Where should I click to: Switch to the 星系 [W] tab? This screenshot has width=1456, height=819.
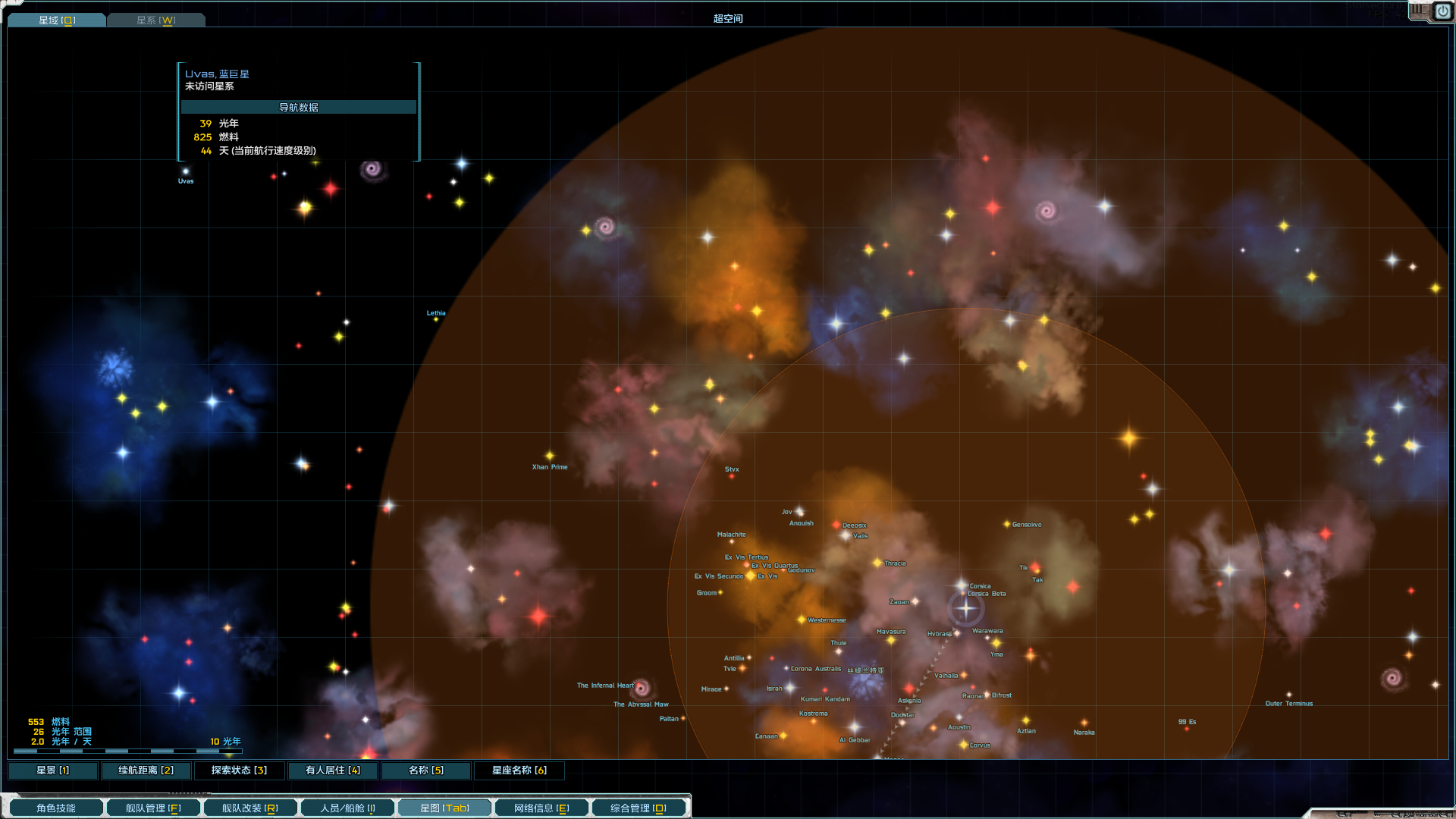point(155,19)
